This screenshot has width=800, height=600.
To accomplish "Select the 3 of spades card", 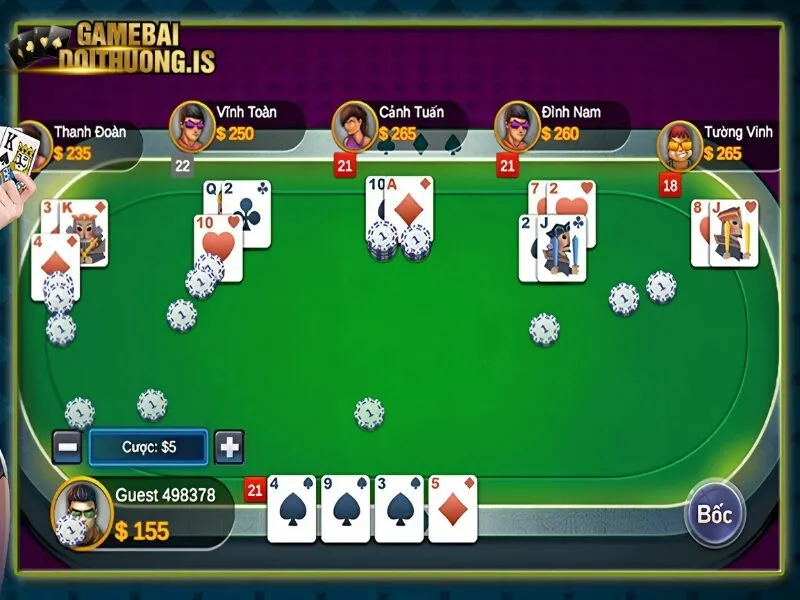I will click(398, 508).
